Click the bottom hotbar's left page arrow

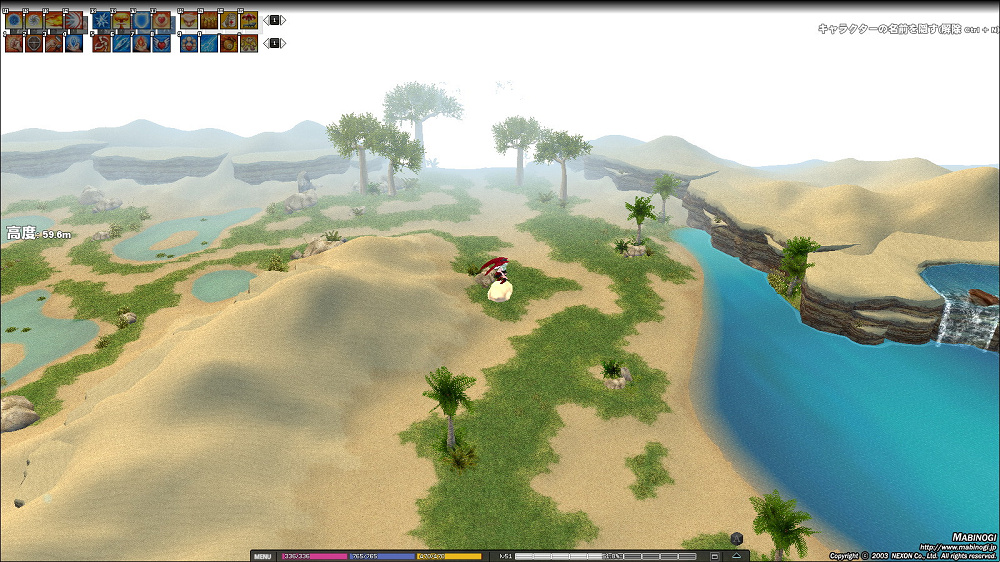(x=265, y=43)
